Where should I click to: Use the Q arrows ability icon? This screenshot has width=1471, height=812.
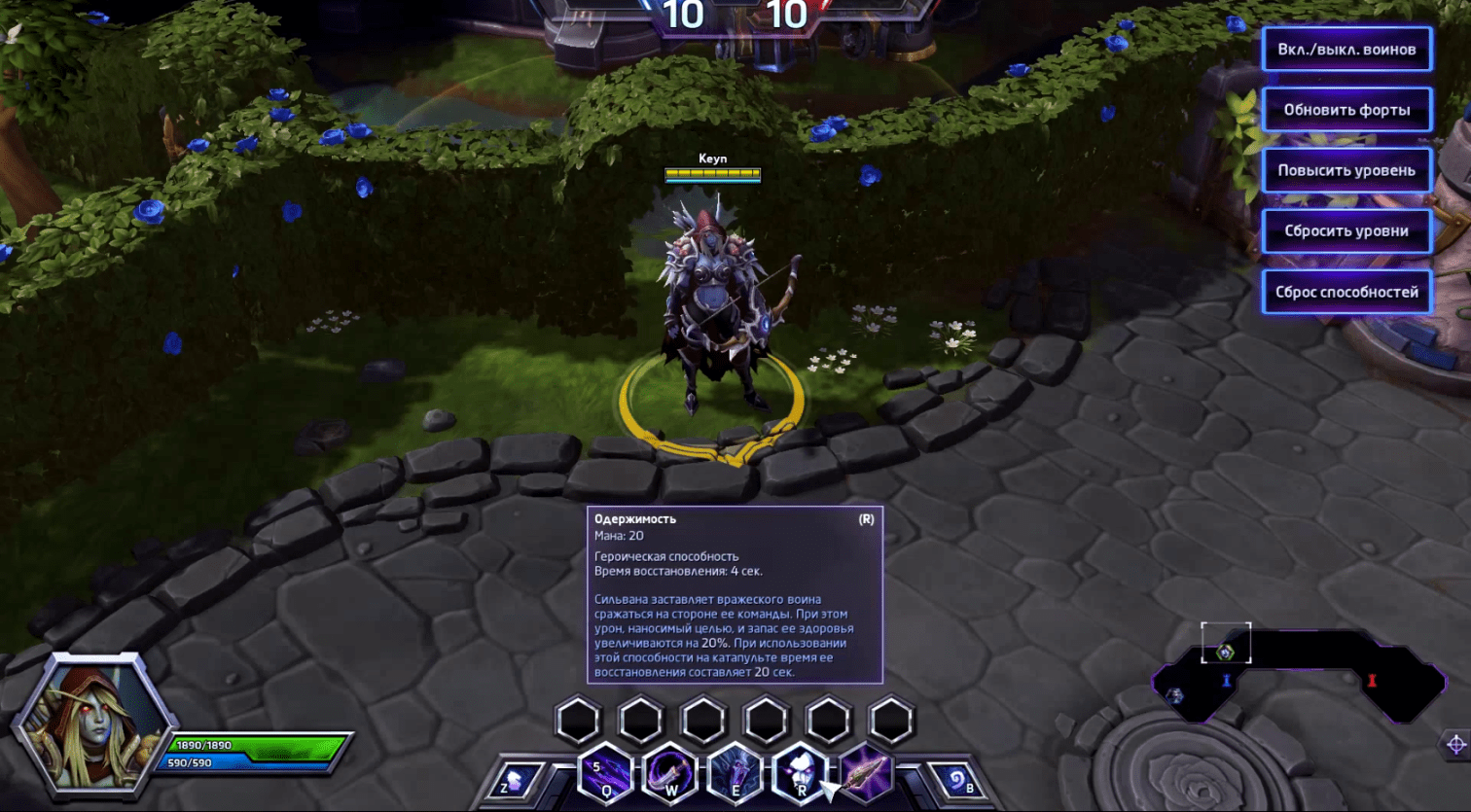[606, 775]
